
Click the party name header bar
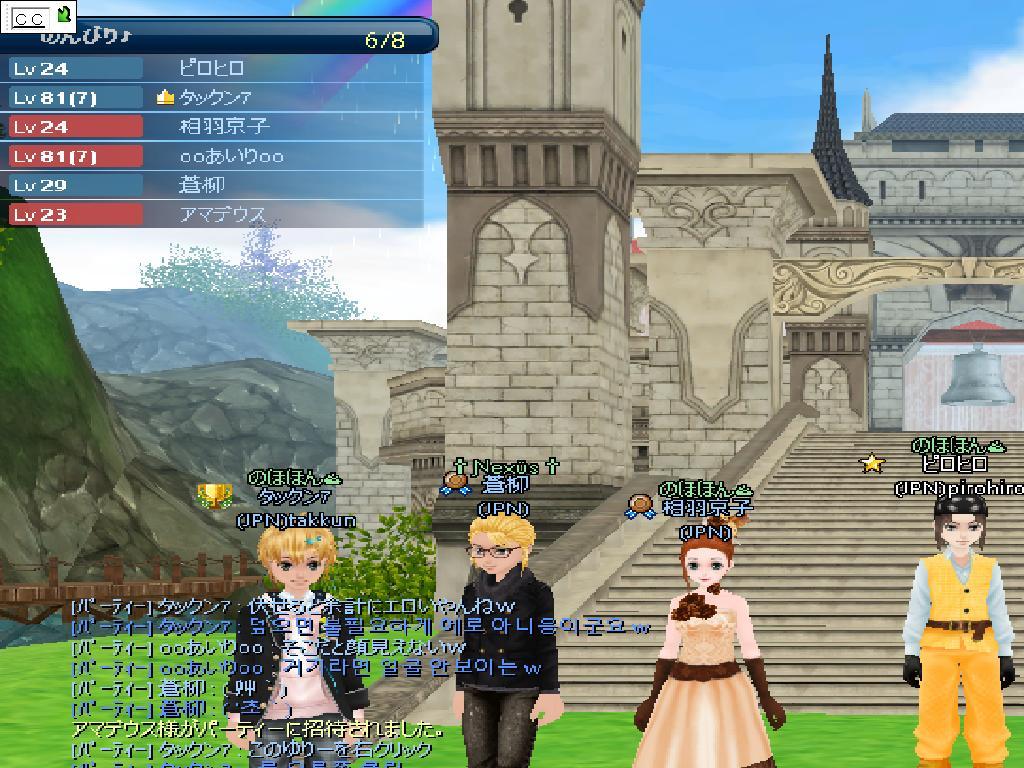220,38
